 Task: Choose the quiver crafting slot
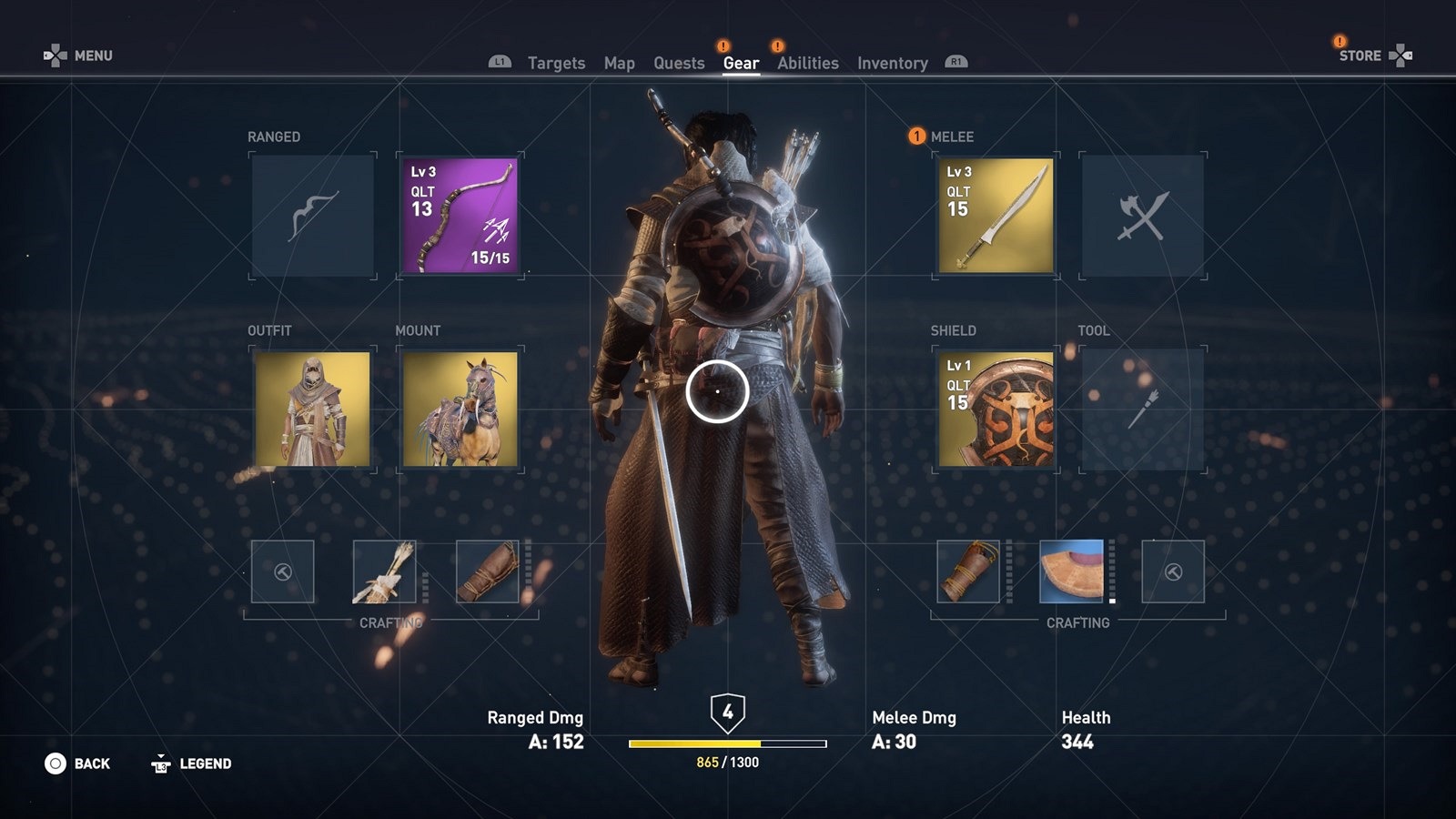(x=384, y=571)
